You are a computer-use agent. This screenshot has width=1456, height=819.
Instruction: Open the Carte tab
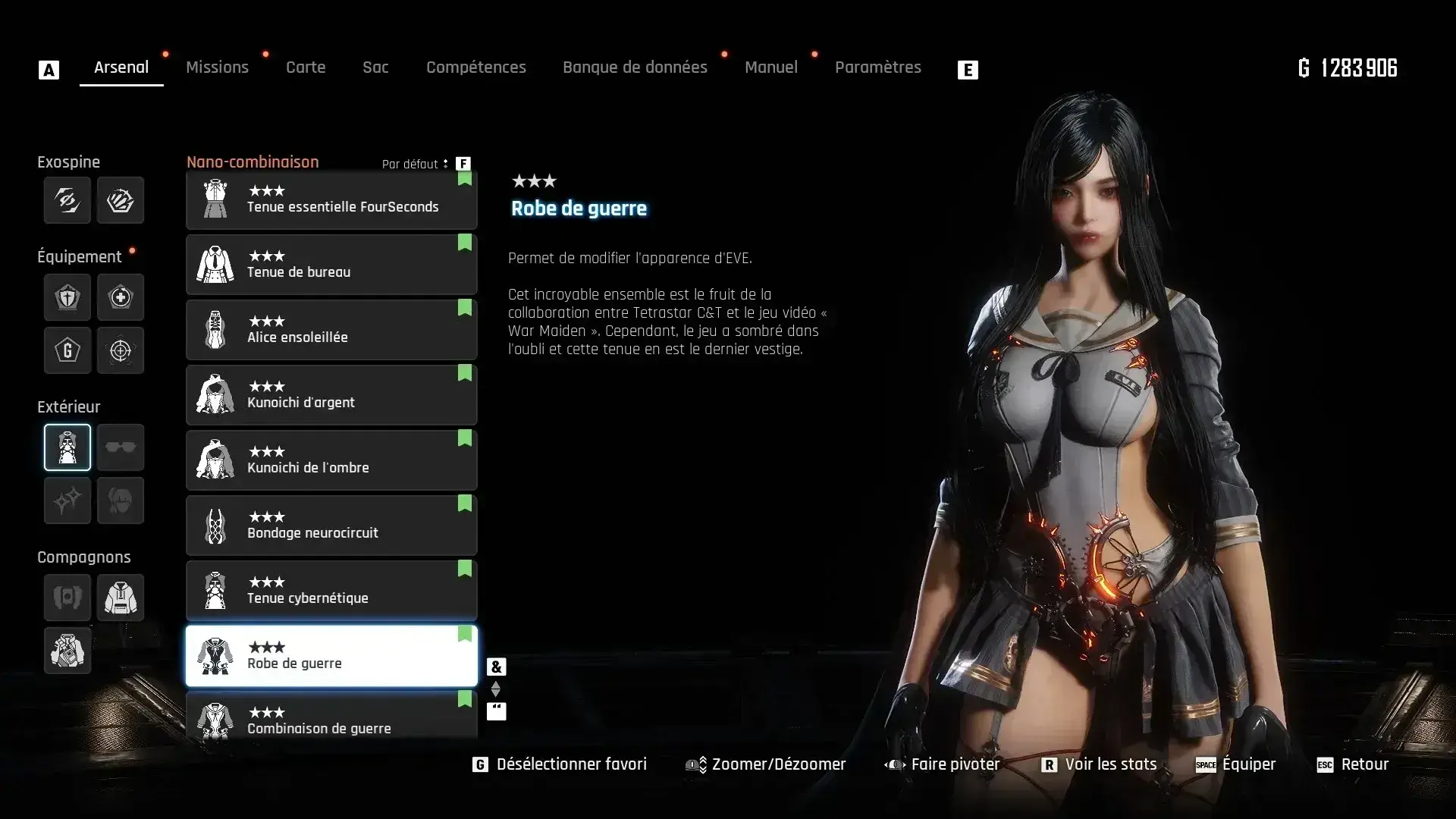coord(306,67)
